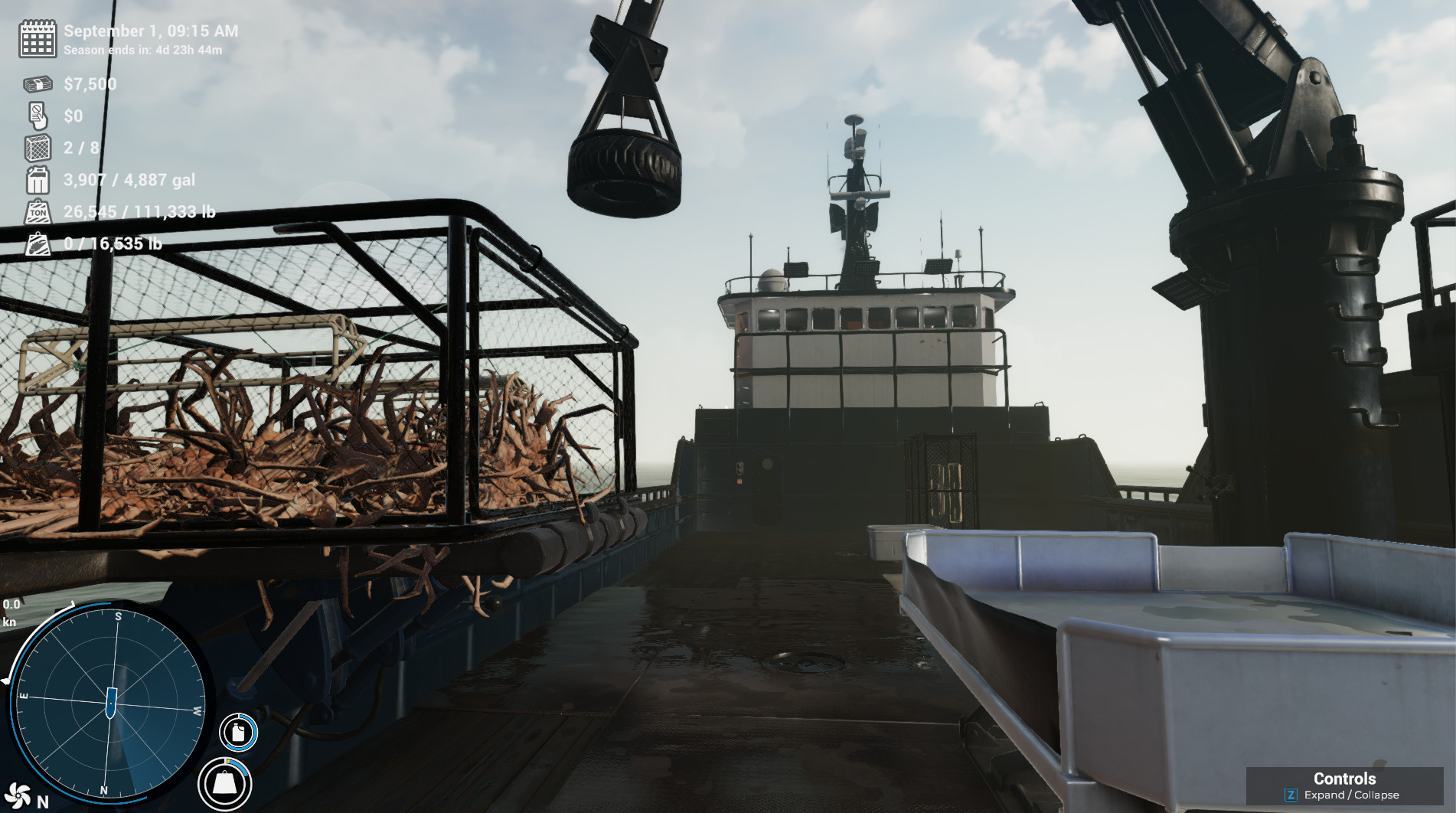Select the cash stack icon beside $7,500
The height and width of the screenshot is (813, 1456).
click(x=37, y=83)
